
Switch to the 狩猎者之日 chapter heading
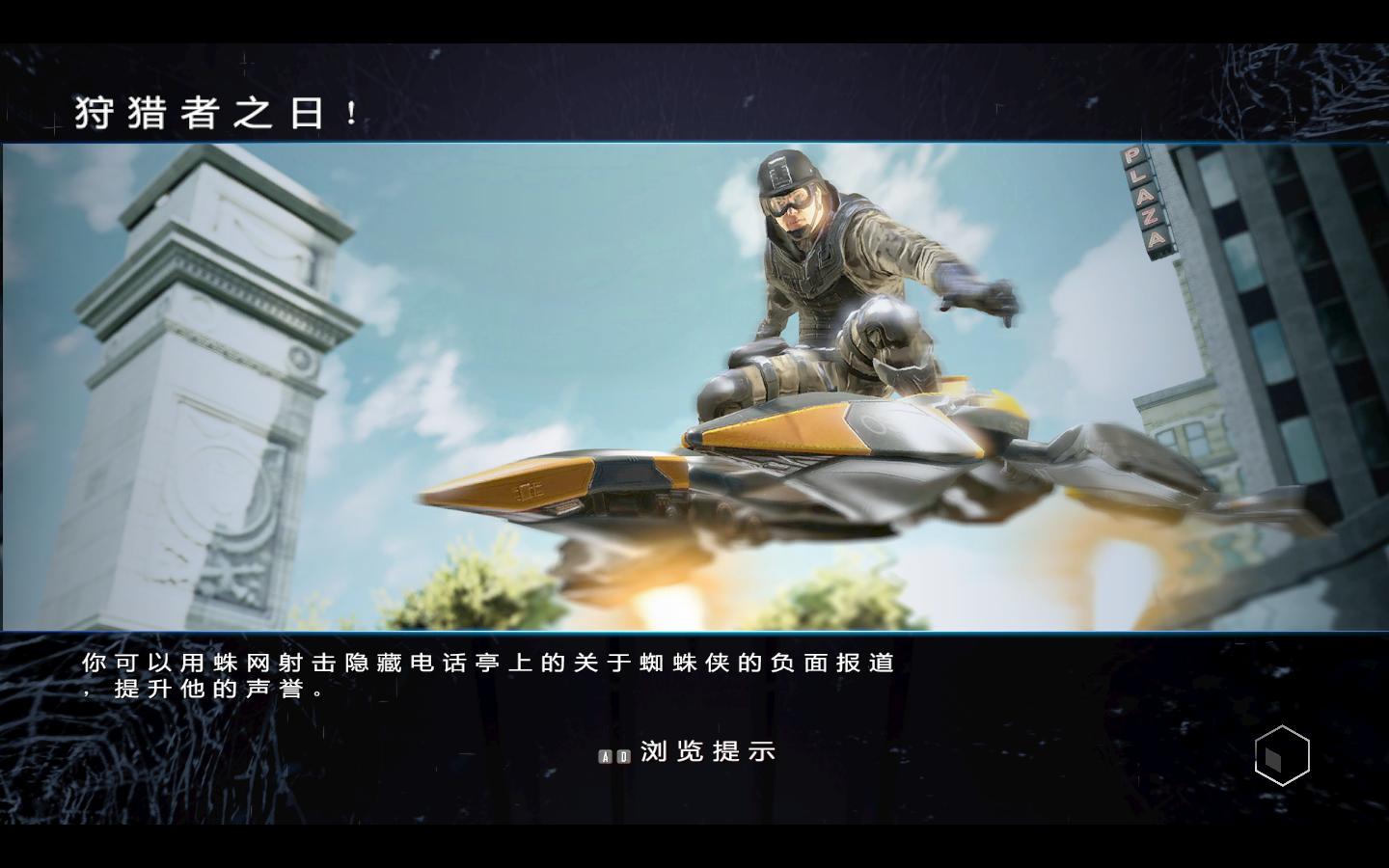(x=214, y=111)
